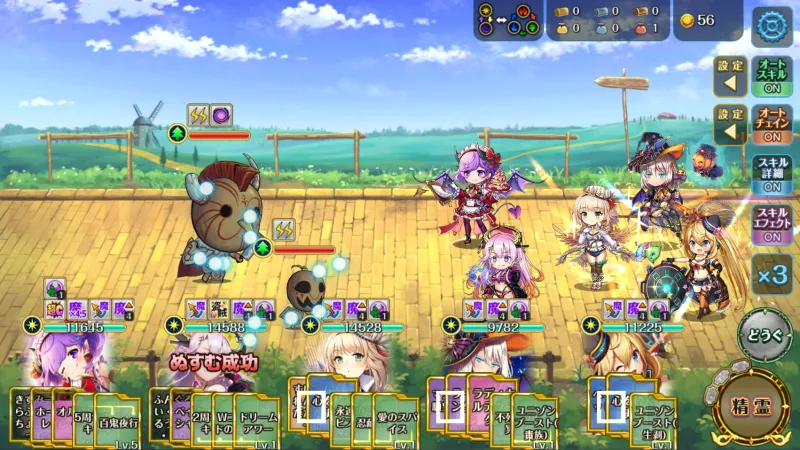800x450 pixels.
Task: Toggle the スキル詳細 (skill details) switch
Action: [x=771, y=173]
